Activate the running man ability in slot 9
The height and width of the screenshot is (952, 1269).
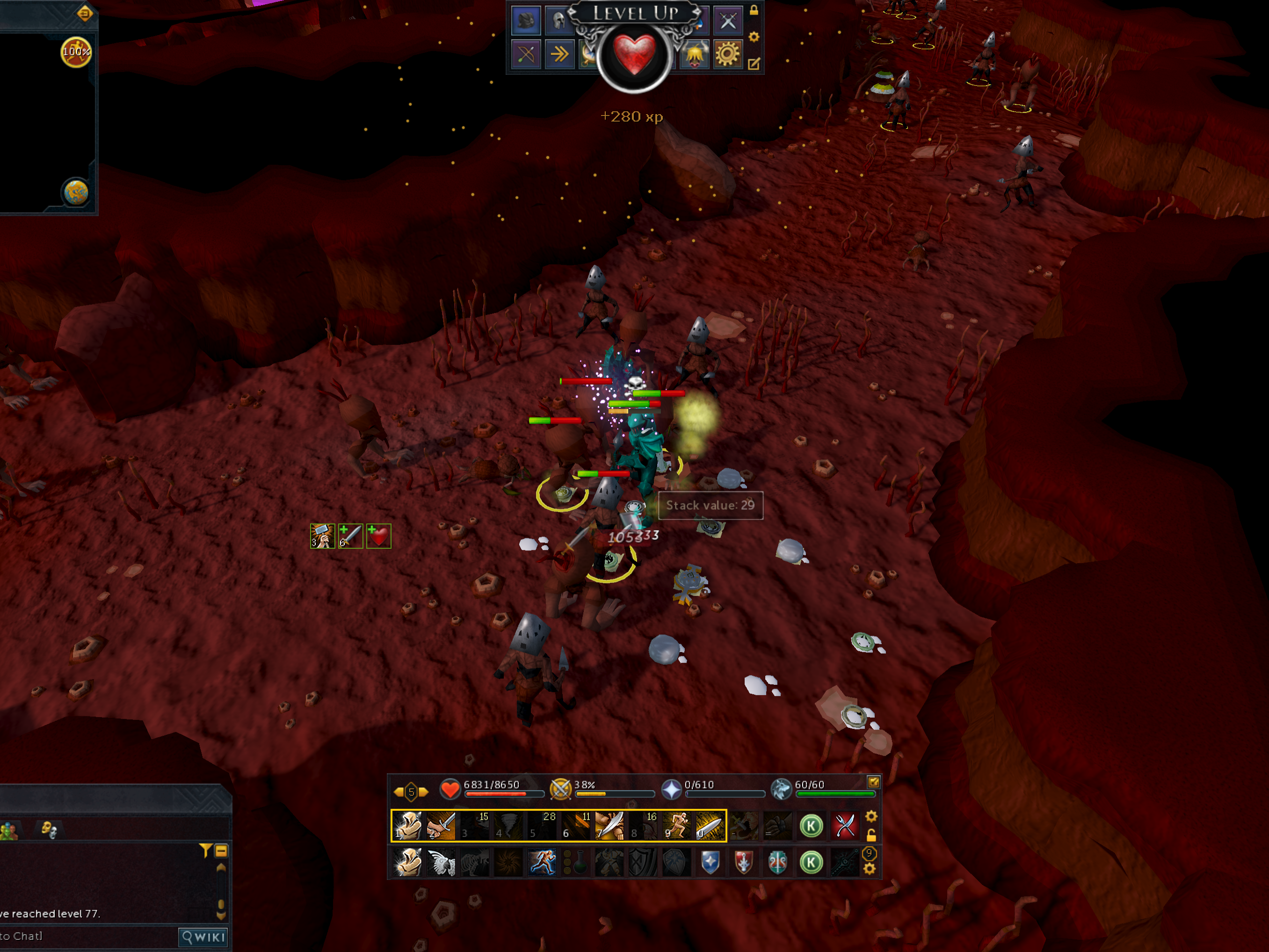(677, 826)
